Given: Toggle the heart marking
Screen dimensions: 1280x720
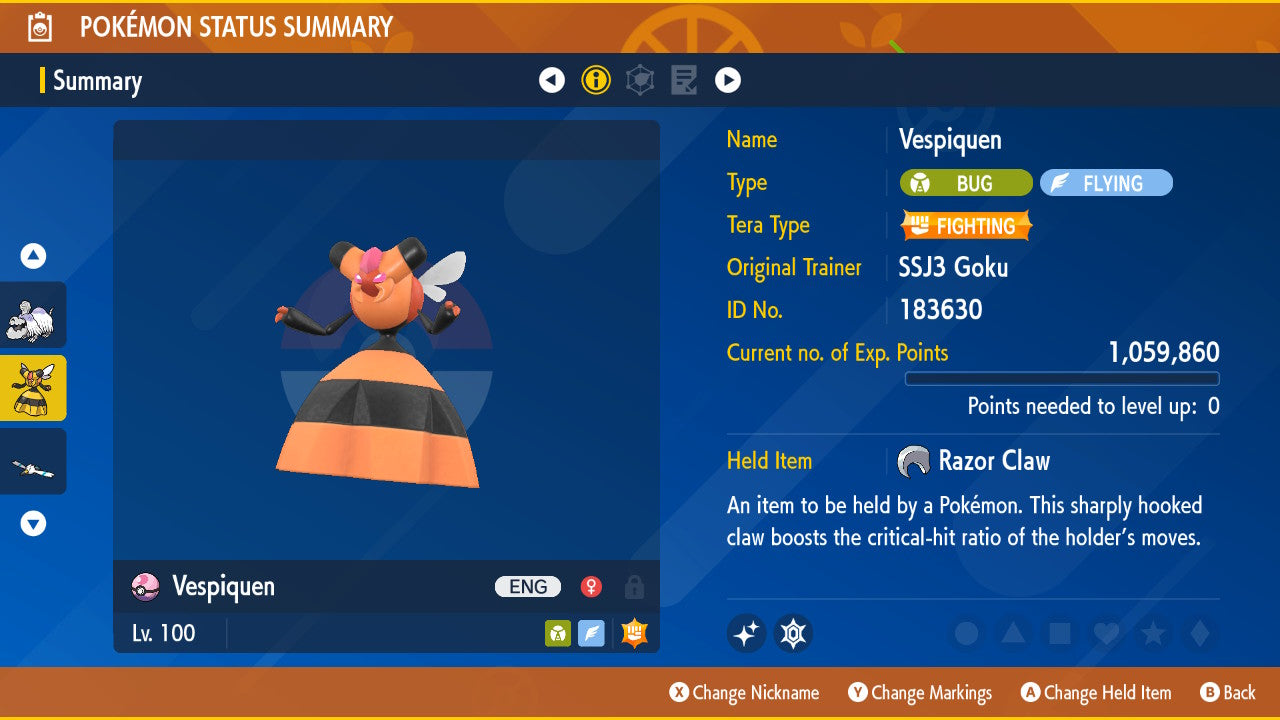Looking at the screenshot, I should [x=1105, y=633].
